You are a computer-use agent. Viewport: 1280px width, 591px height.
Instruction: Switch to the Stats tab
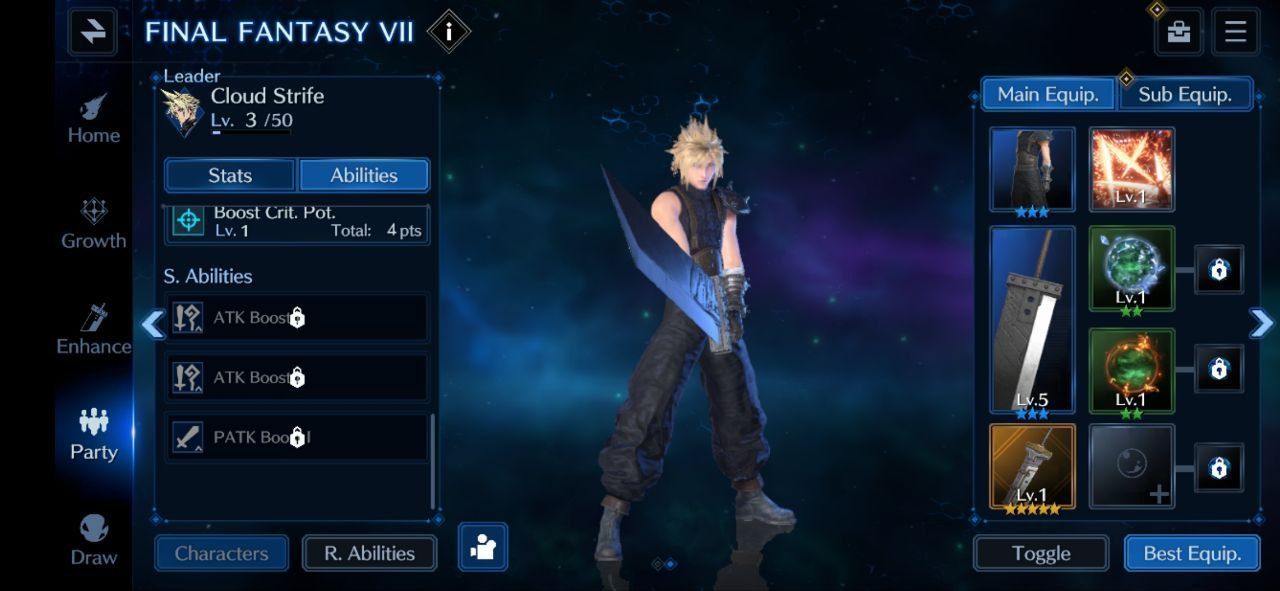(230, 175)
